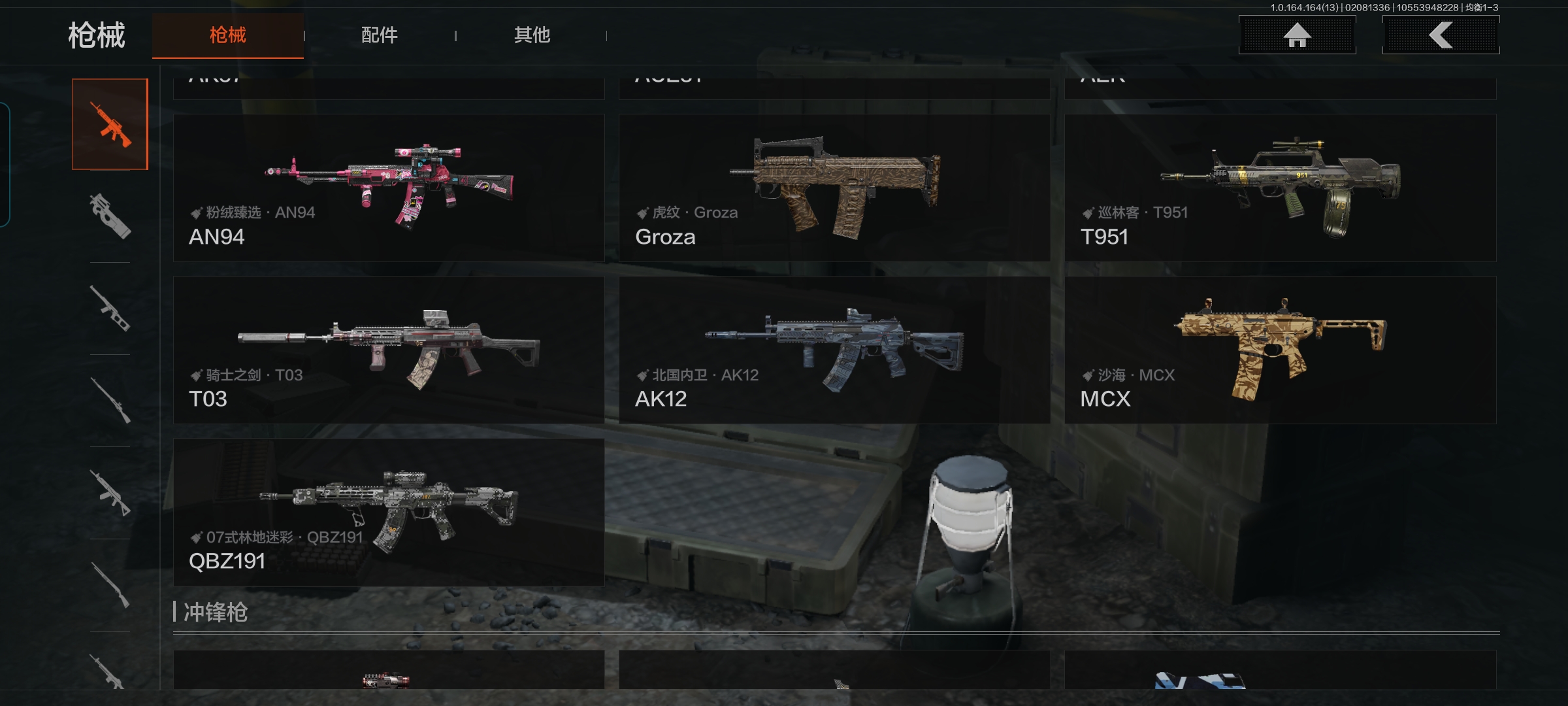Open the QBZ191 weapon card
This screenshot has width=1568, height=706.
389,513
